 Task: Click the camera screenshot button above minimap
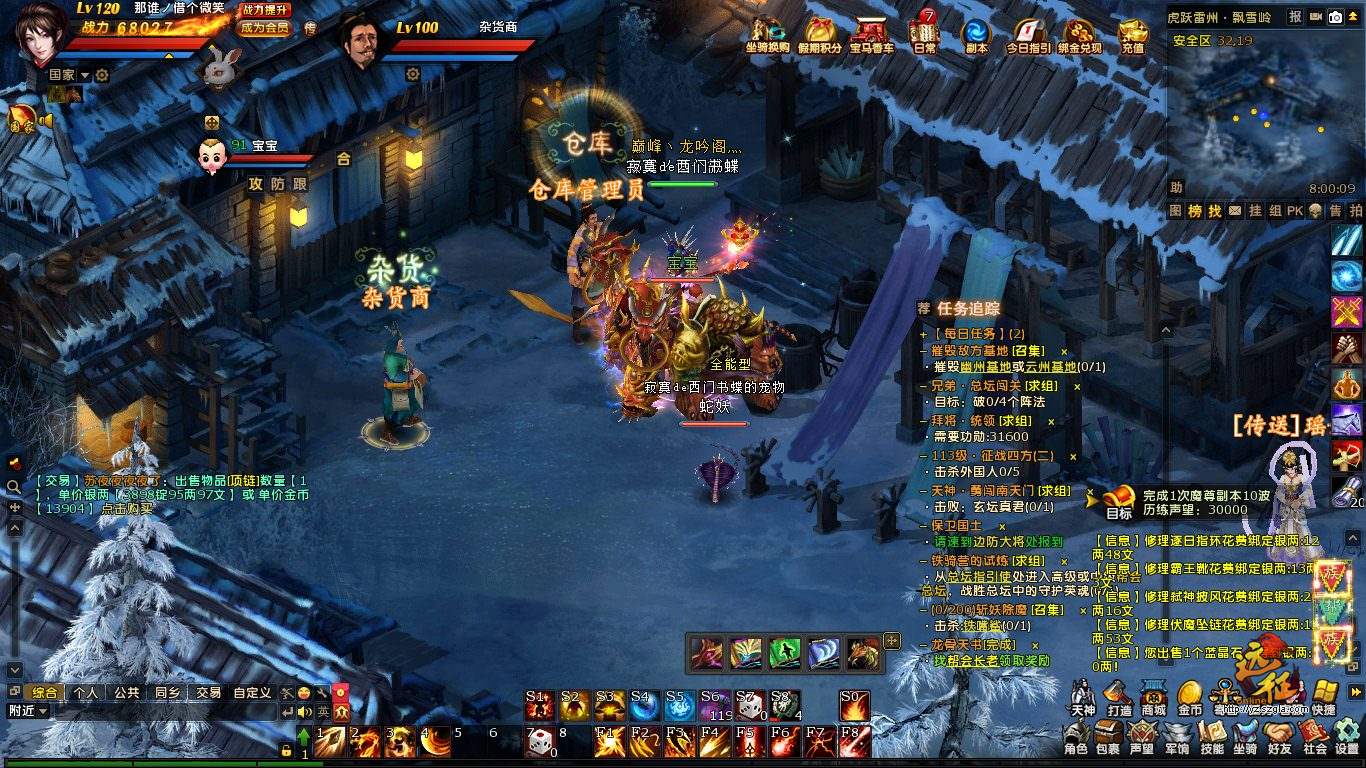pyautogui.click(x=1335, y=16)
